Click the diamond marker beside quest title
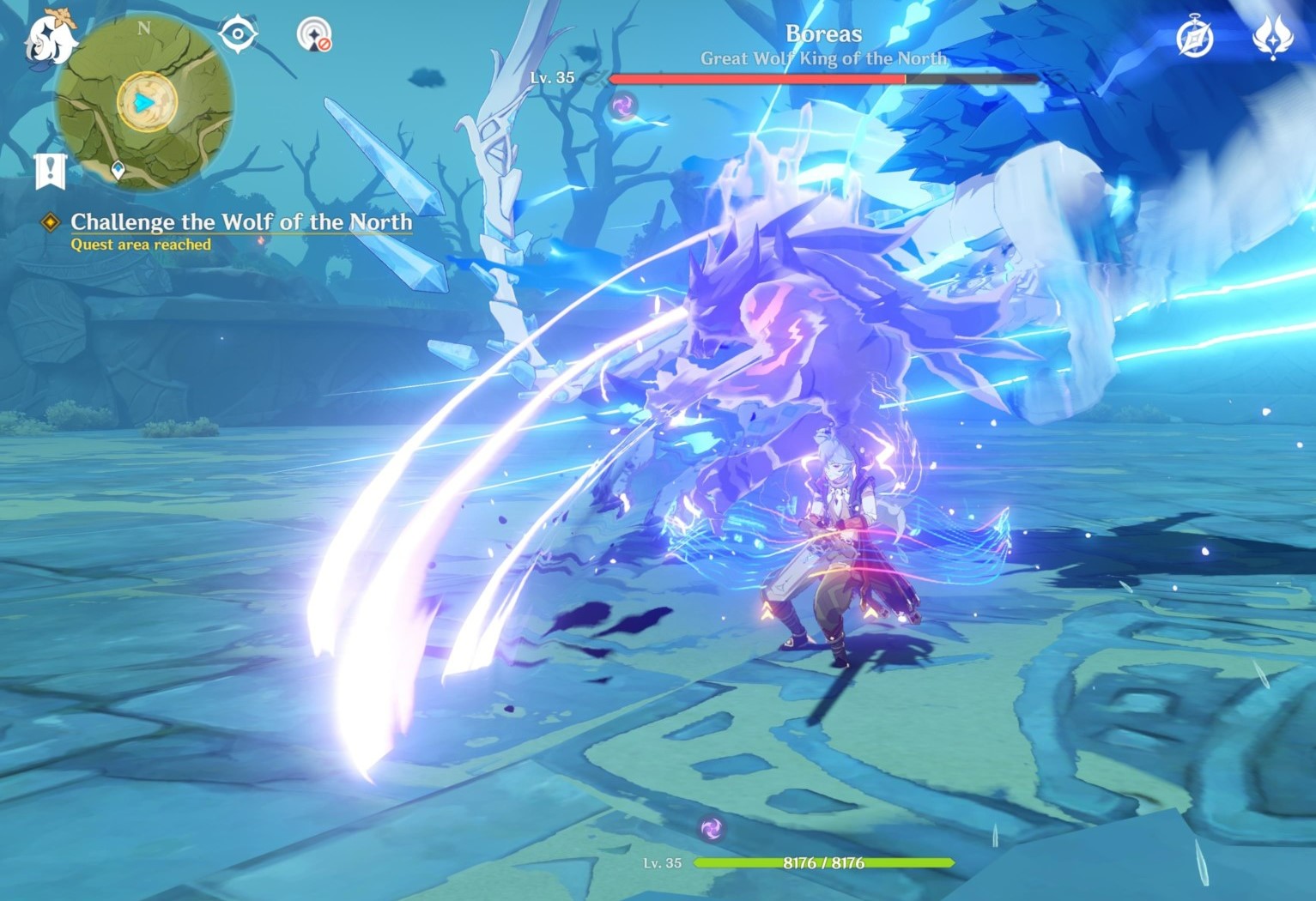This screenshot has width=1316, height=901. click(x=49, y=221)
